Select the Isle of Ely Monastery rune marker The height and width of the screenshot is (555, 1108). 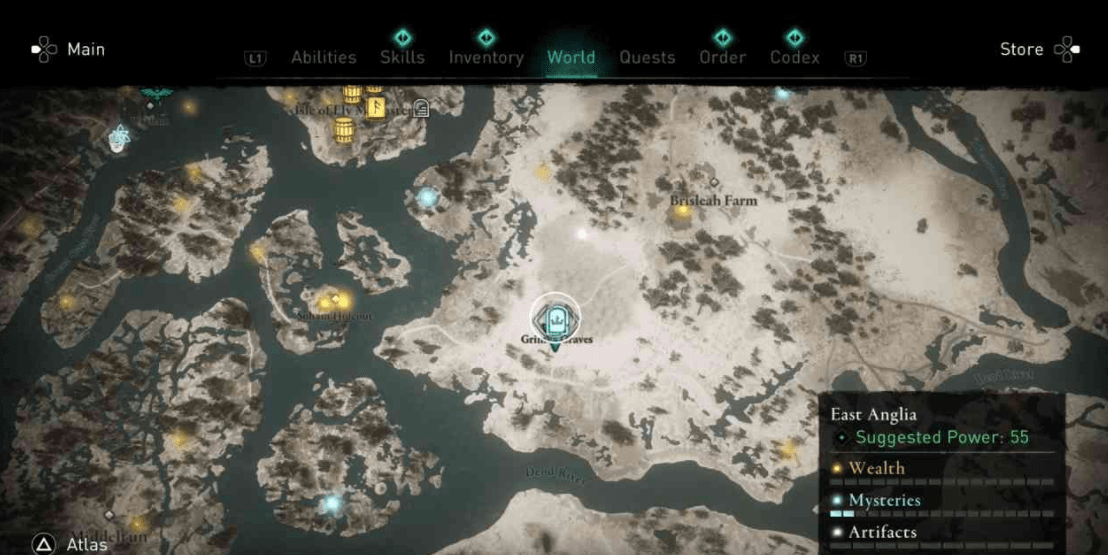(376, 105)
